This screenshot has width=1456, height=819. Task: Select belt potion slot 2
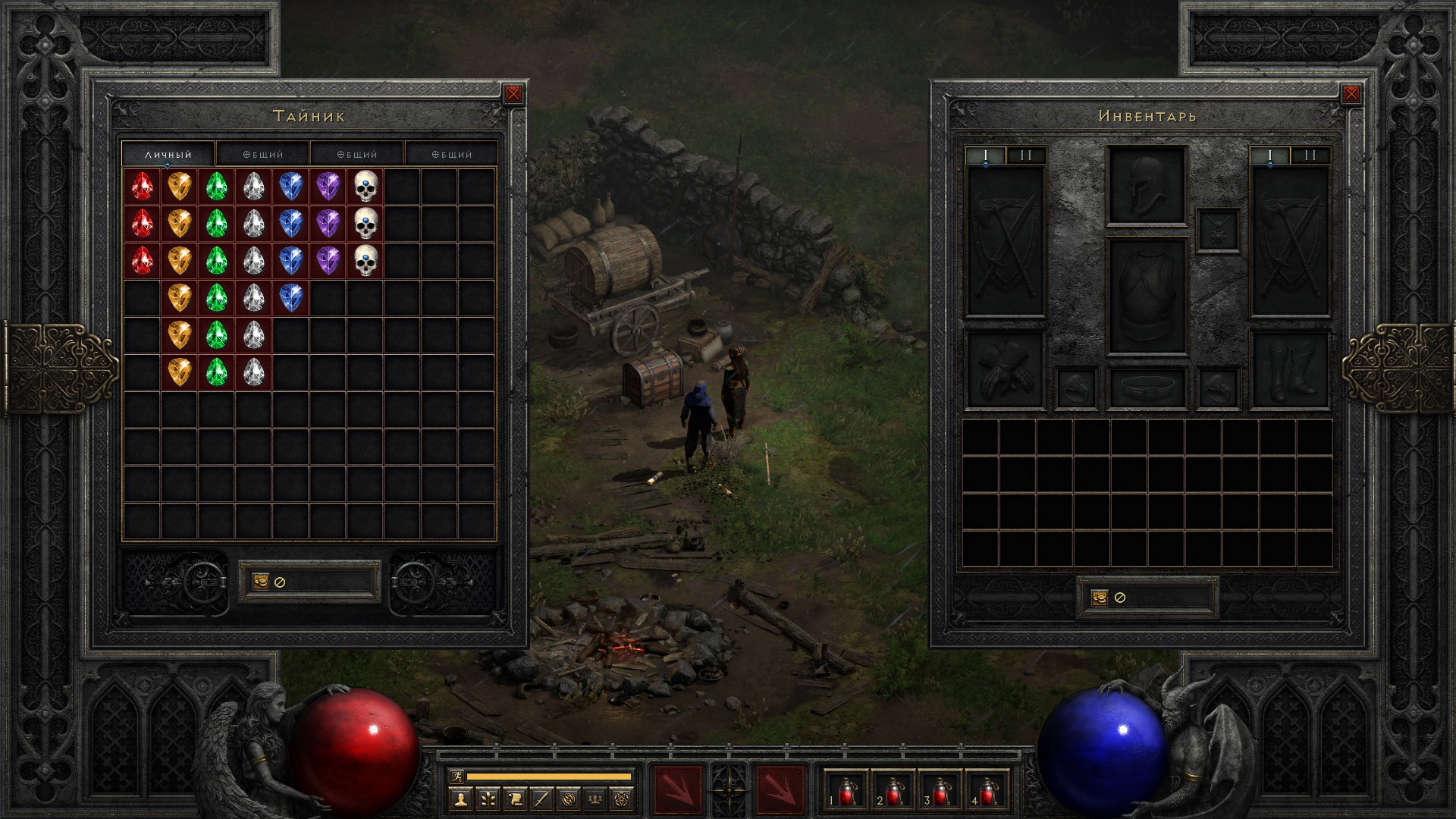tap(893, 791)
